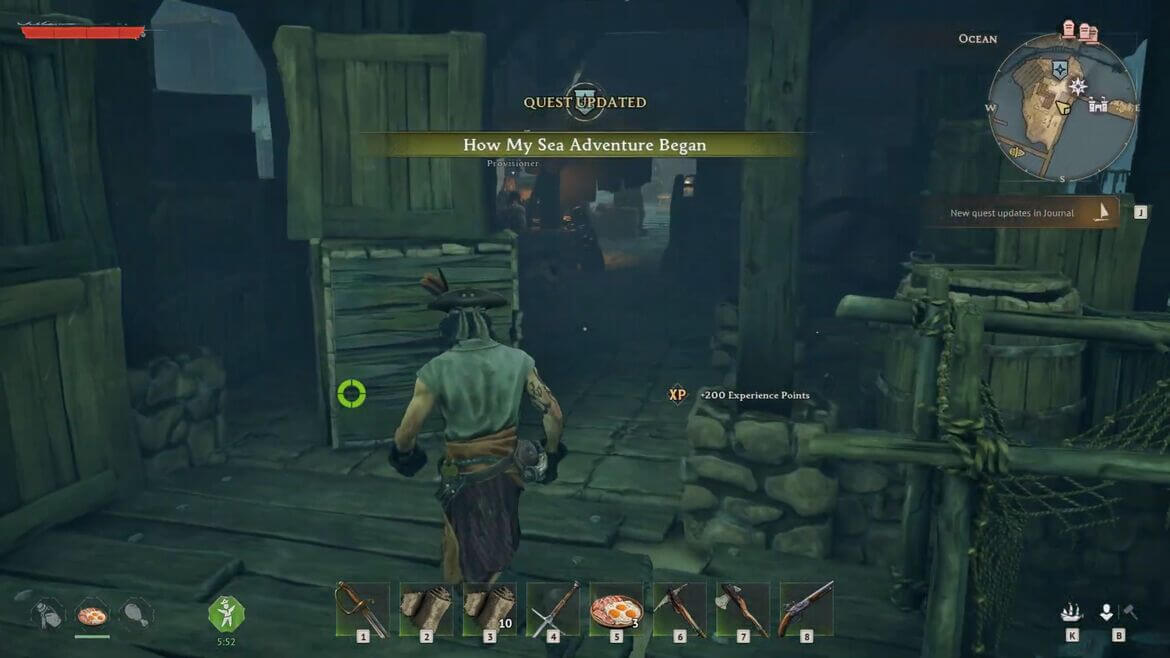The height and width of the screenshot is (658, 1170).
Task: Eat the bacon and eggs in the hotbar
Action: 616,608
